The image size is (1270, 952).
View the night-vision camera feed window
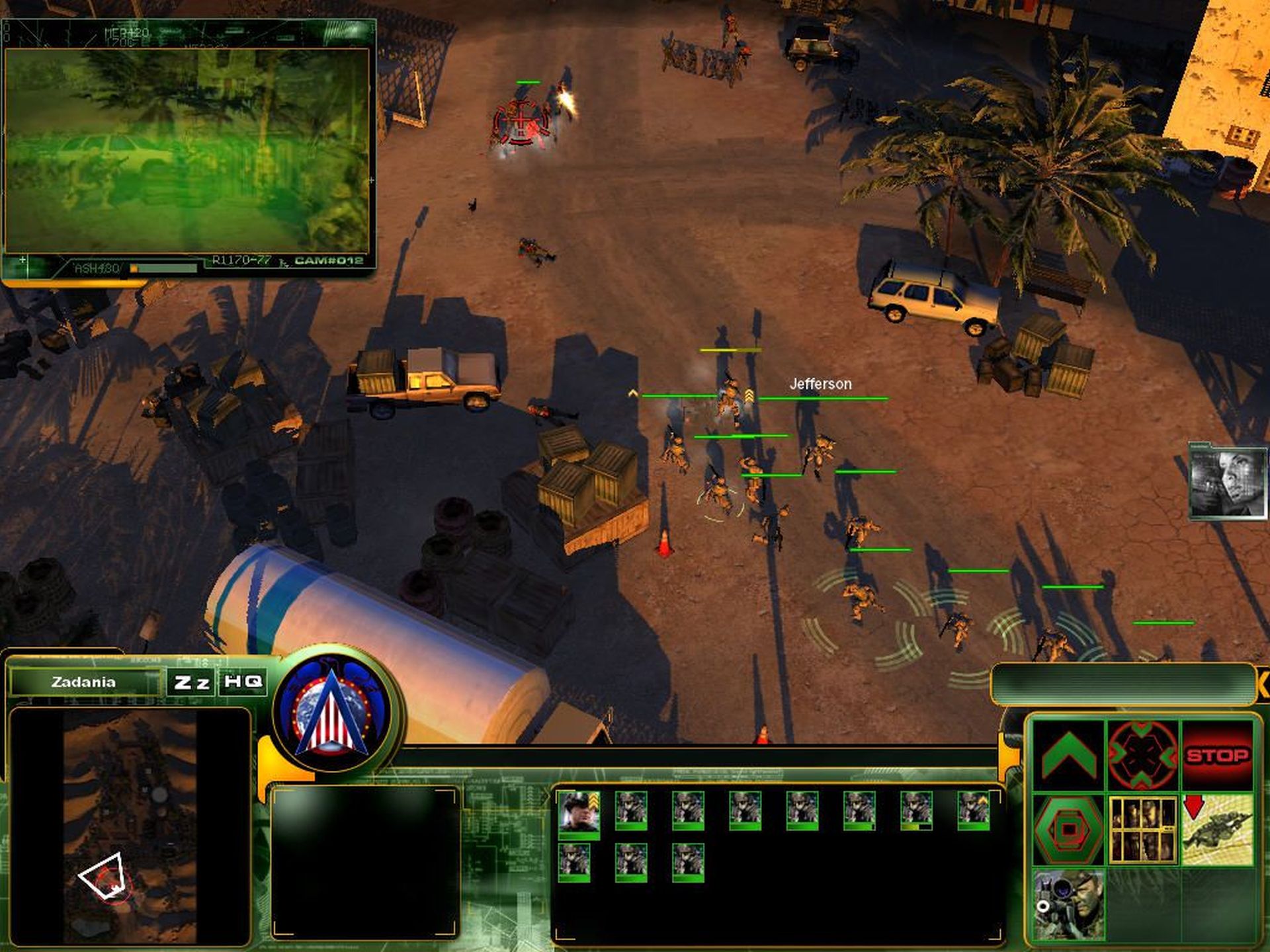187,150
